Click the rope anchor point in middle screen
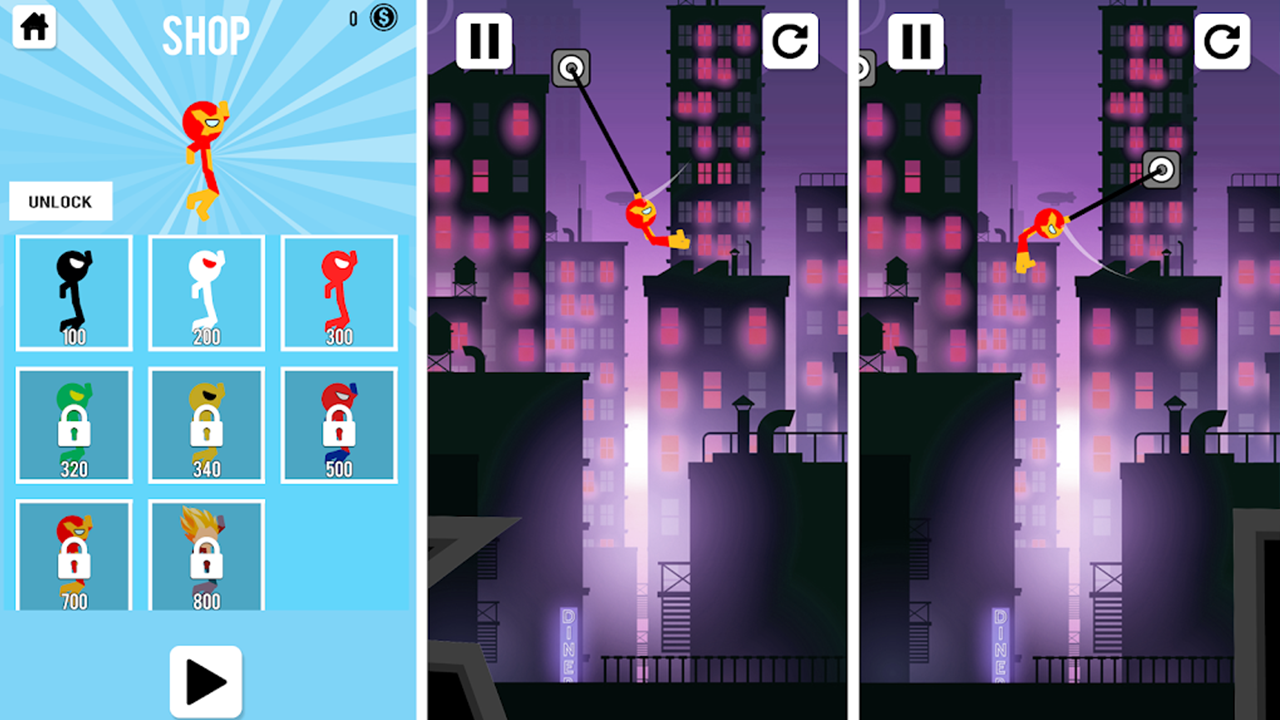The width and height of the screenshot is (1280, 720). (x=572, y=68)
